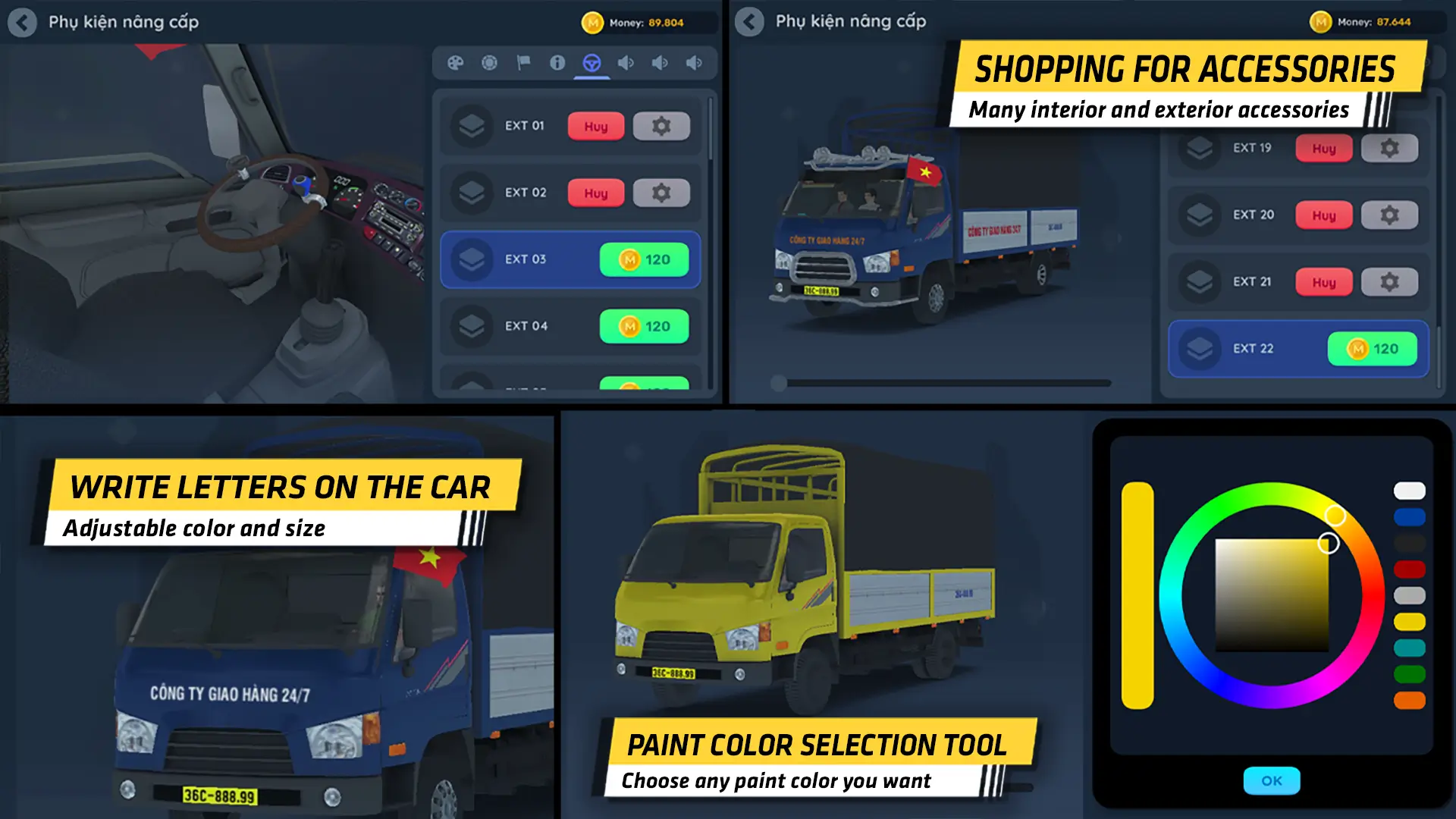Disable EXT 19 accessory via Huy
This screenshot has height=819, width=1456.
1323,148
